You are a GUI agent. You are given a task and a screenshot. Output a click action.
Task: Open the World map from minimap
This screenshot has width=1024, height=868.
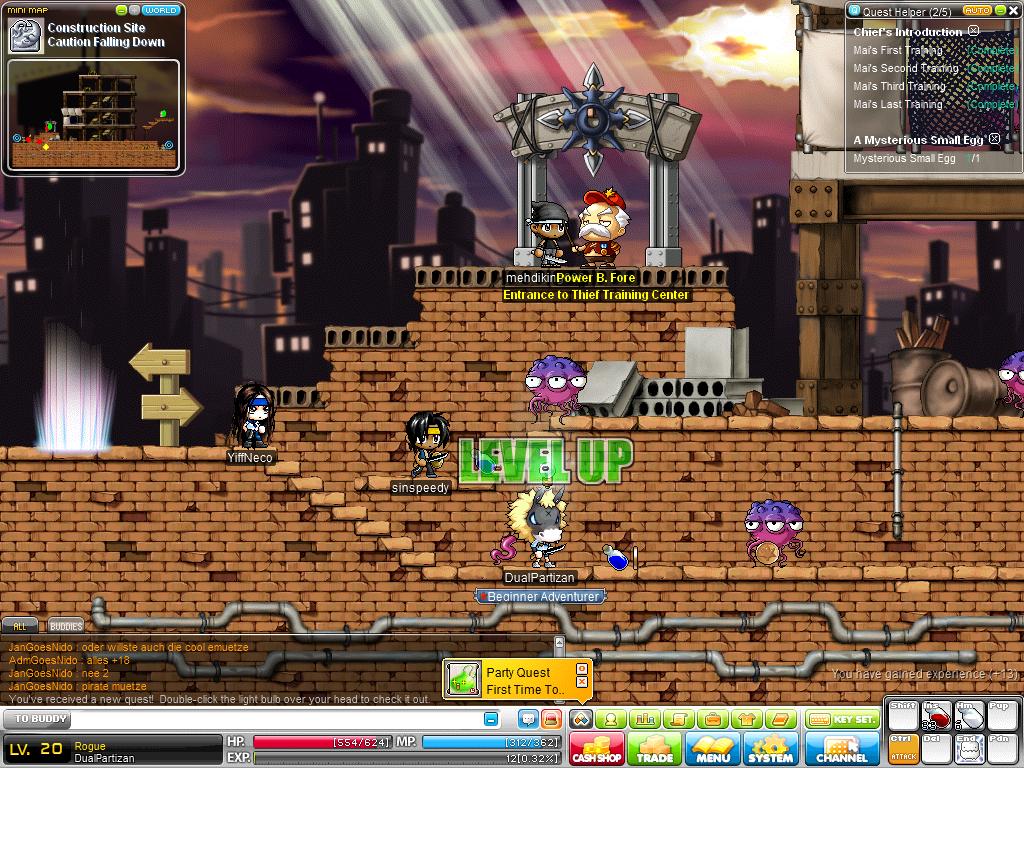tap(160, 11)
